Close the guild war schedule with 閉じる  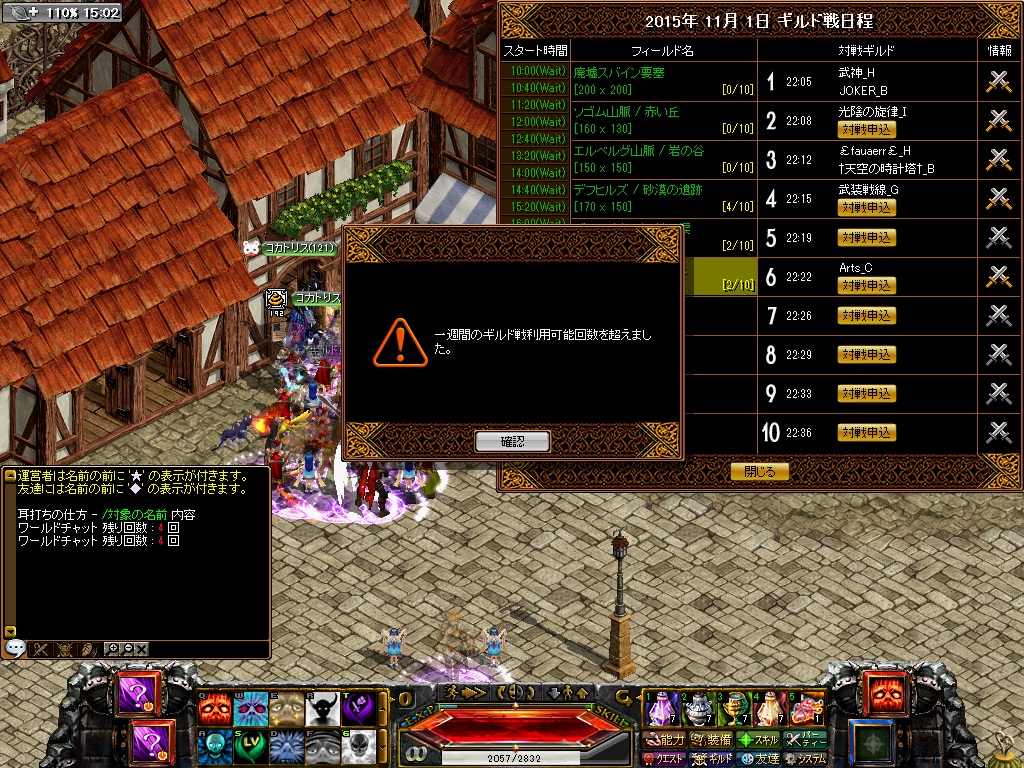tap(760, 472)
